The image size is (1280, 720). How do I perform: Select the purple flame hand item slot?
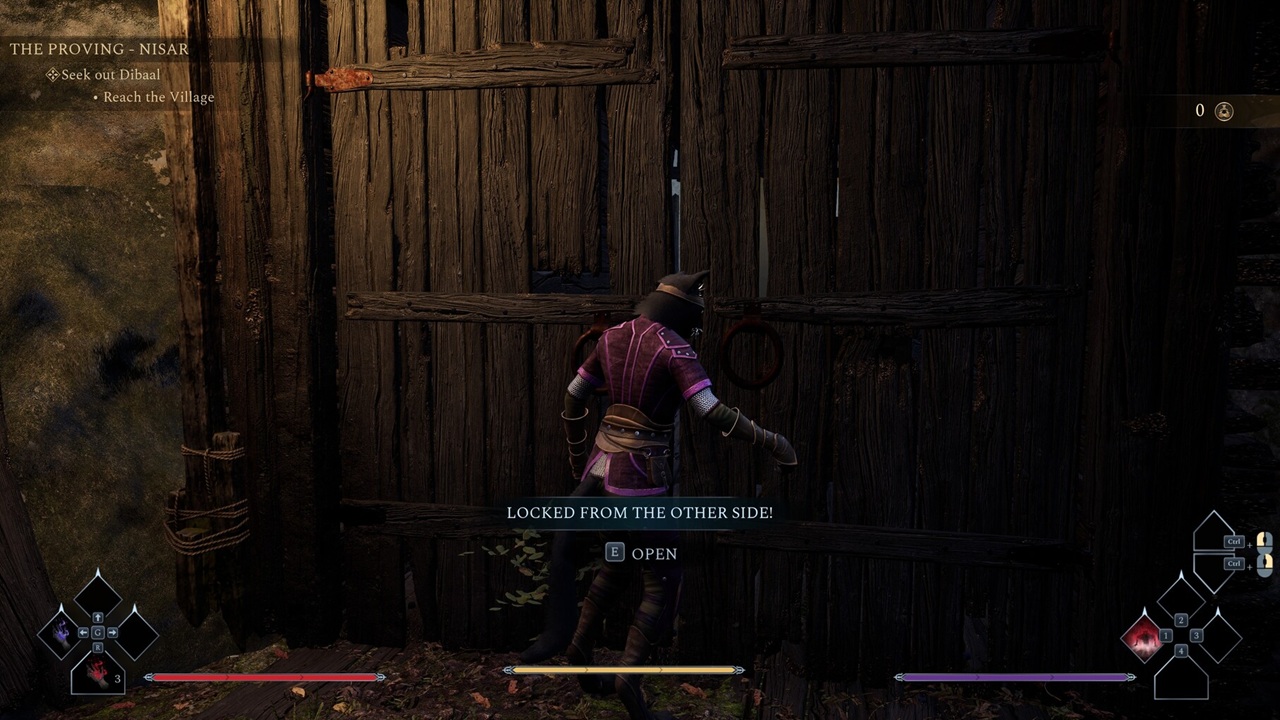click(61, 633)
